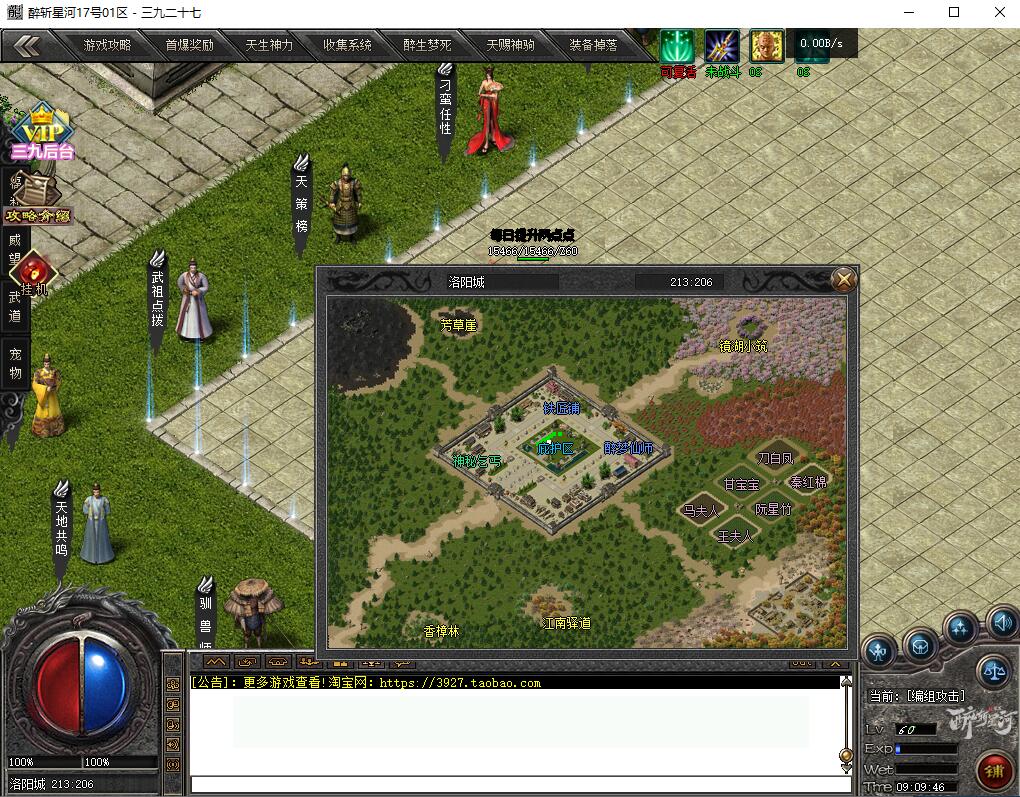The height and width of the screenshot is (797, 1020).
Task: Open the 游戏攻略 game guide menu
Action: coord(107,45)
